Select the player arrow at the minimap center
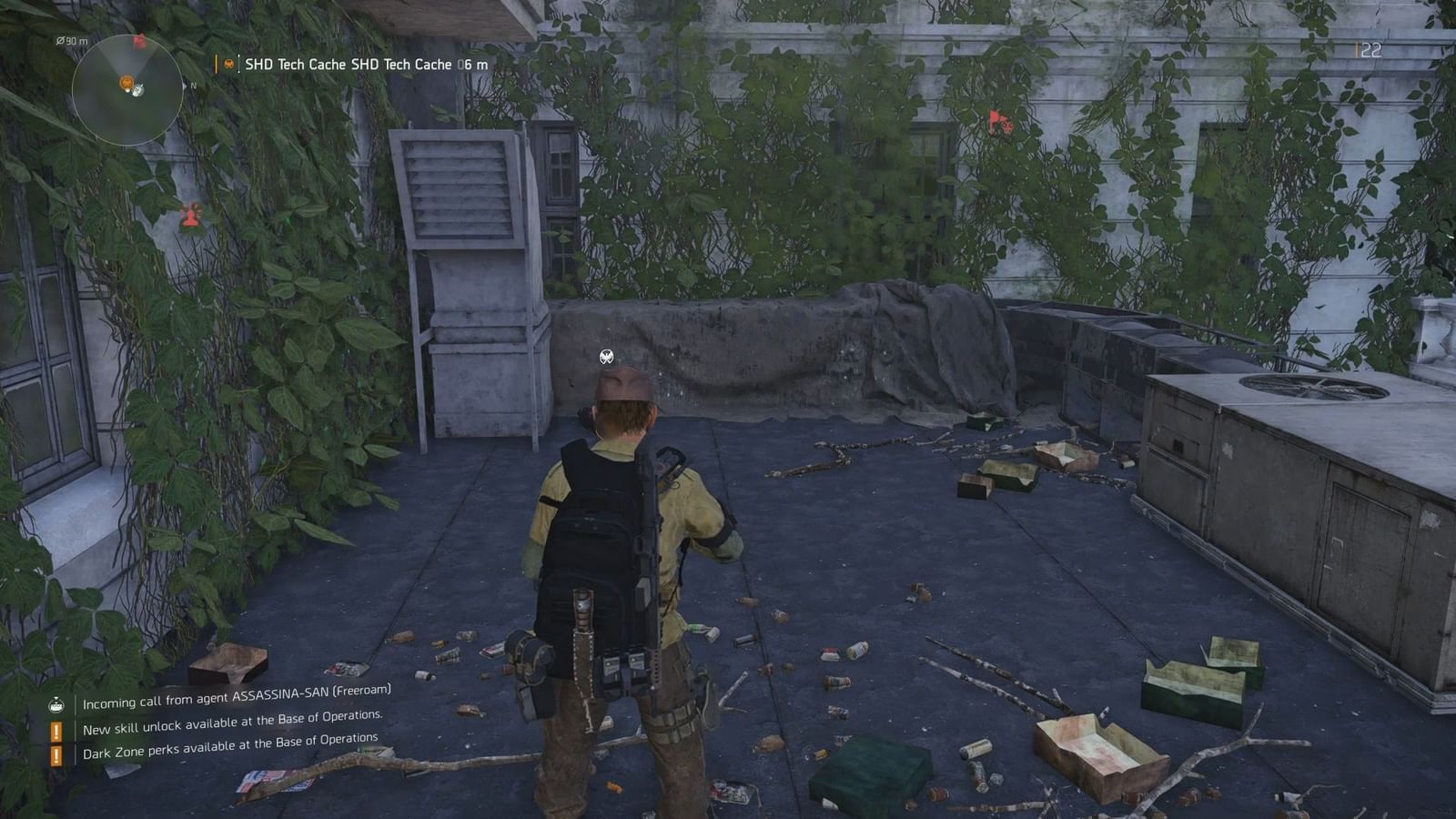This screenshot has height=819, width=1456. coord(137,90)
